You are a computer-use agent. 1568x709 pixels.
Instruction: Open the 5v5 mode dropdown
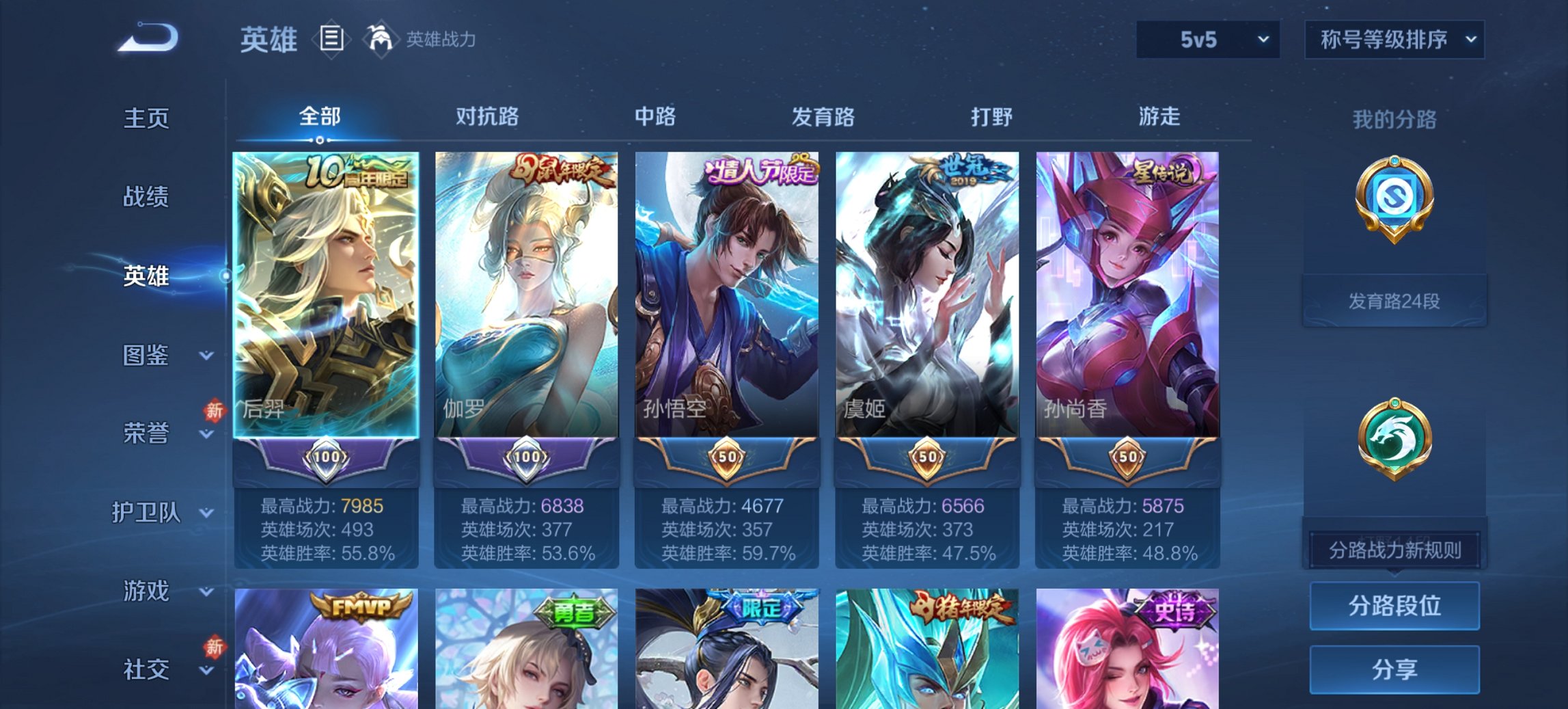1207,40
